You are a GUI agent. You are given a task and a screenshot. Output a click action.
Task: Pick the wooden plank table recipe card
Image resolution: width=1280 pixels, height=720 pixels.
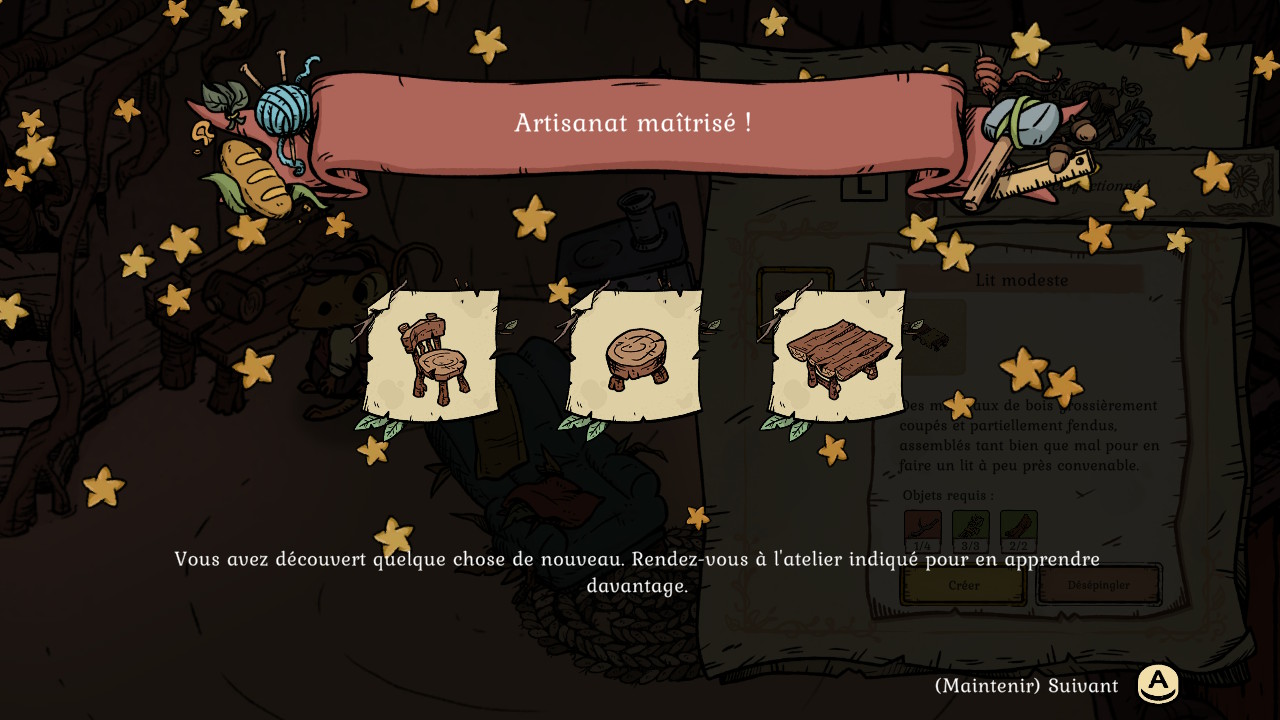(x=836, y=356)
